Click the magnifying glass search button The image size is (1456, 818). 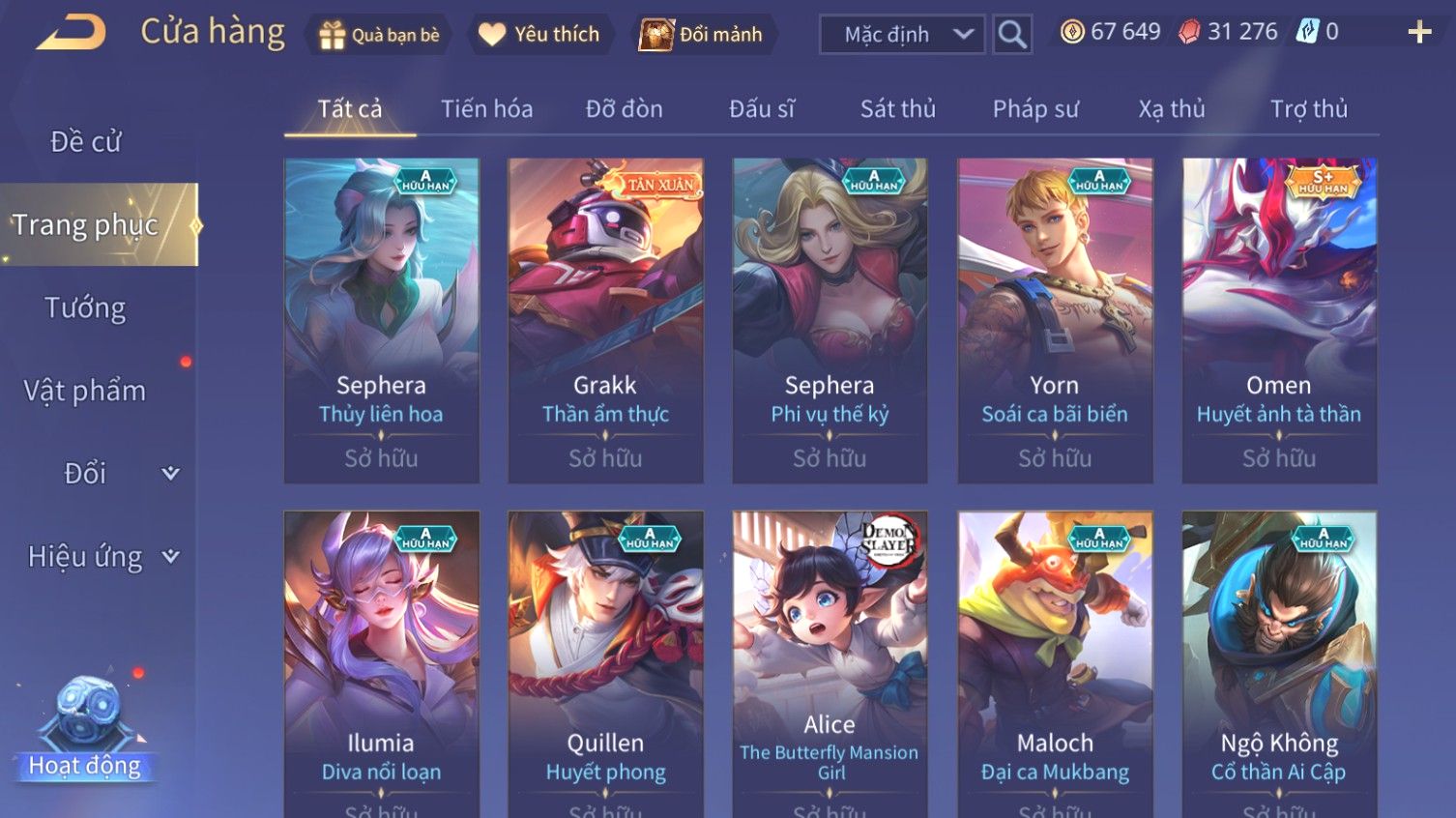1012,35
